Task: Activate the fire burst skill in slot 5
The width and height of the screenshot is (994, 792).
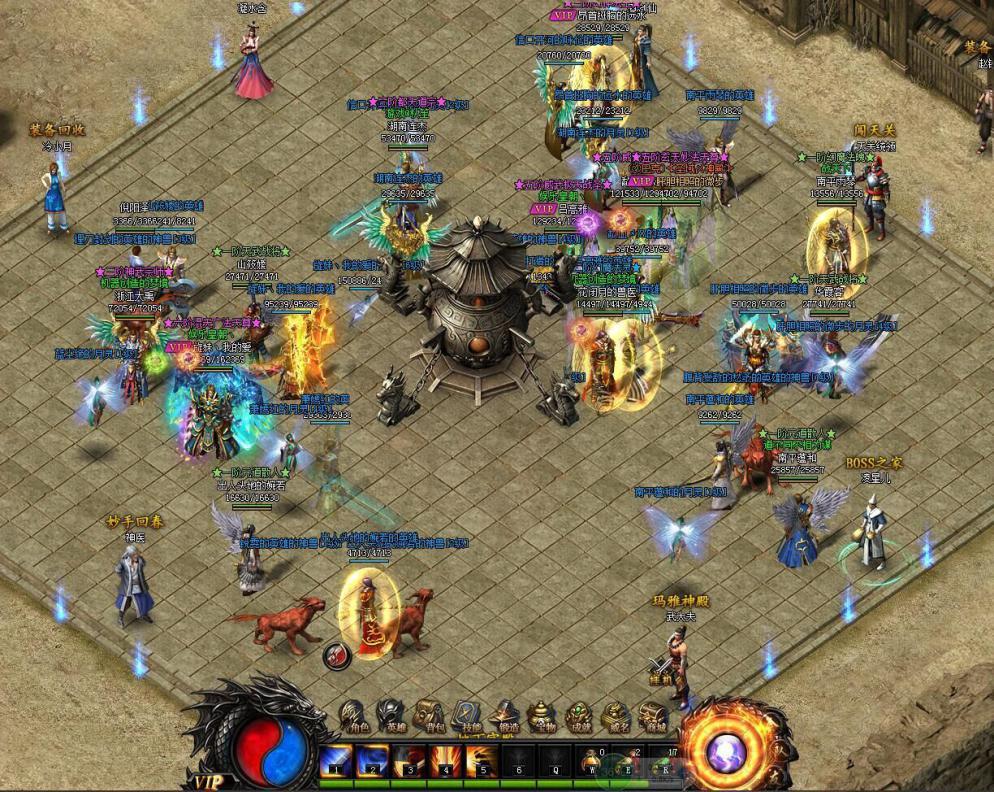Action: 482,761
